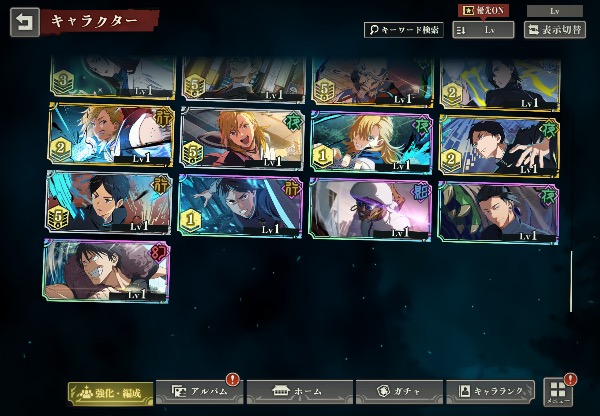The image size is (600, 416).
Task: Open the keyword search (キーワード検索) box
Action: coord(403,30)
